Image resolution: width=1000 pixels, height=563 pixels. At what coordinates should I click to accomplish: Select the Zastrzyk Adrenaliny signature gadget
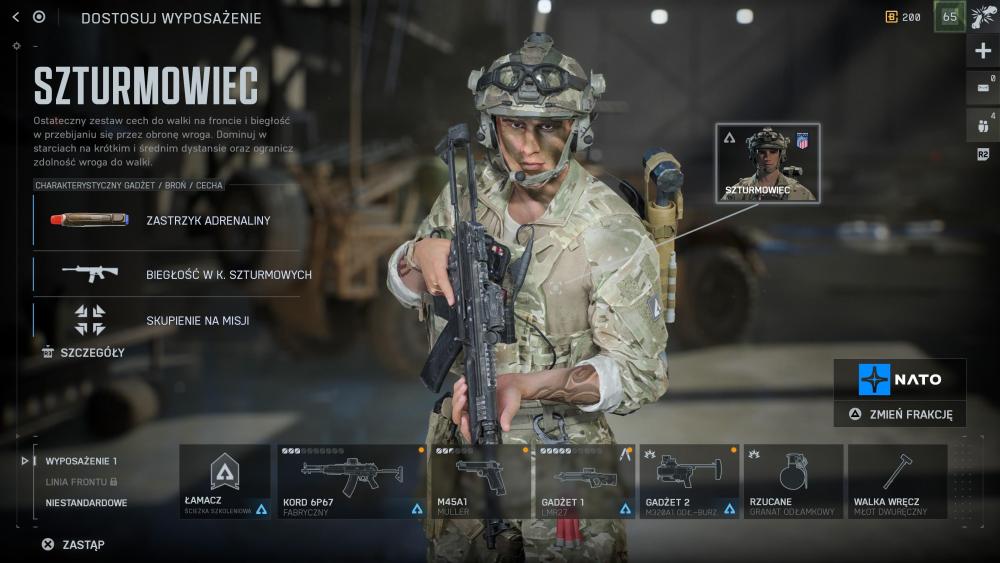point(167,220)
